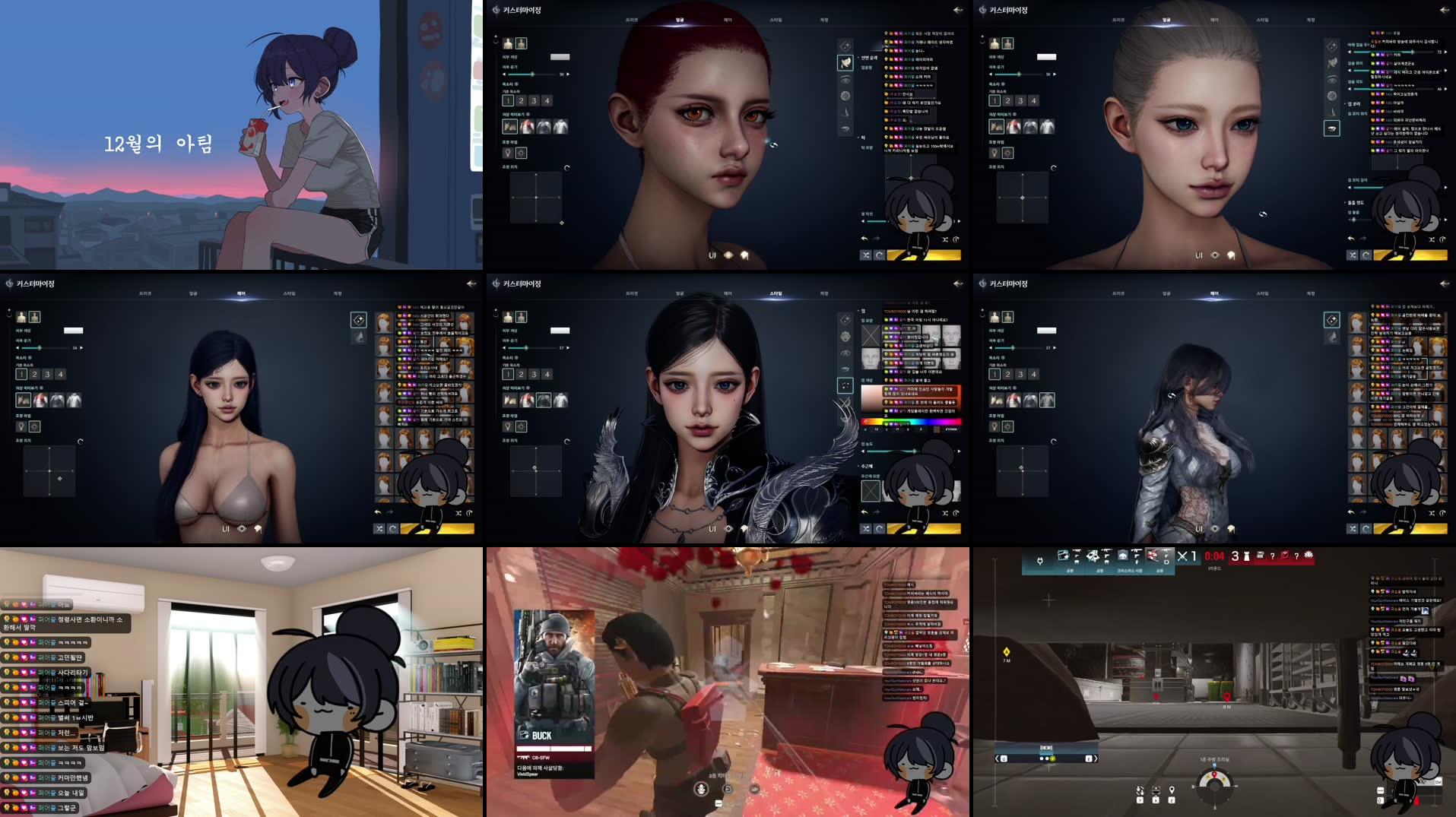The image size is (1456, 817).
Task: Toggle the eye visibility icon beside UI button
Action: [x=728, y=255]
